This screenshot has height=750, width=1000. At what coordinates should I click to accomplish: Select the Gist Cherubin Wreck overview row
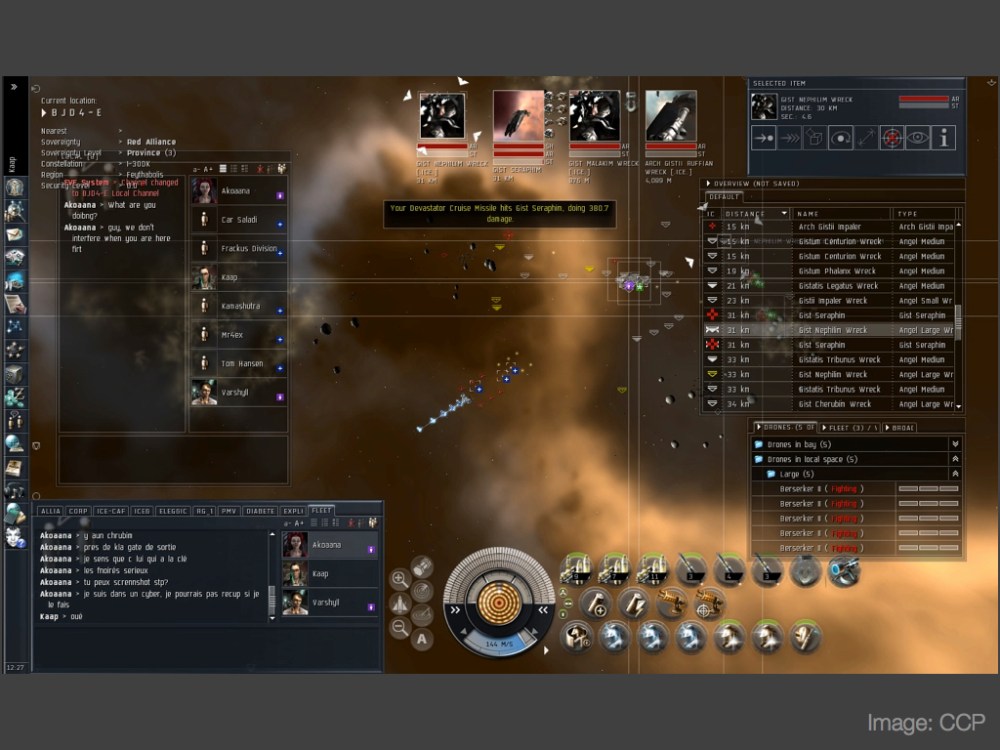coord(834,404)
